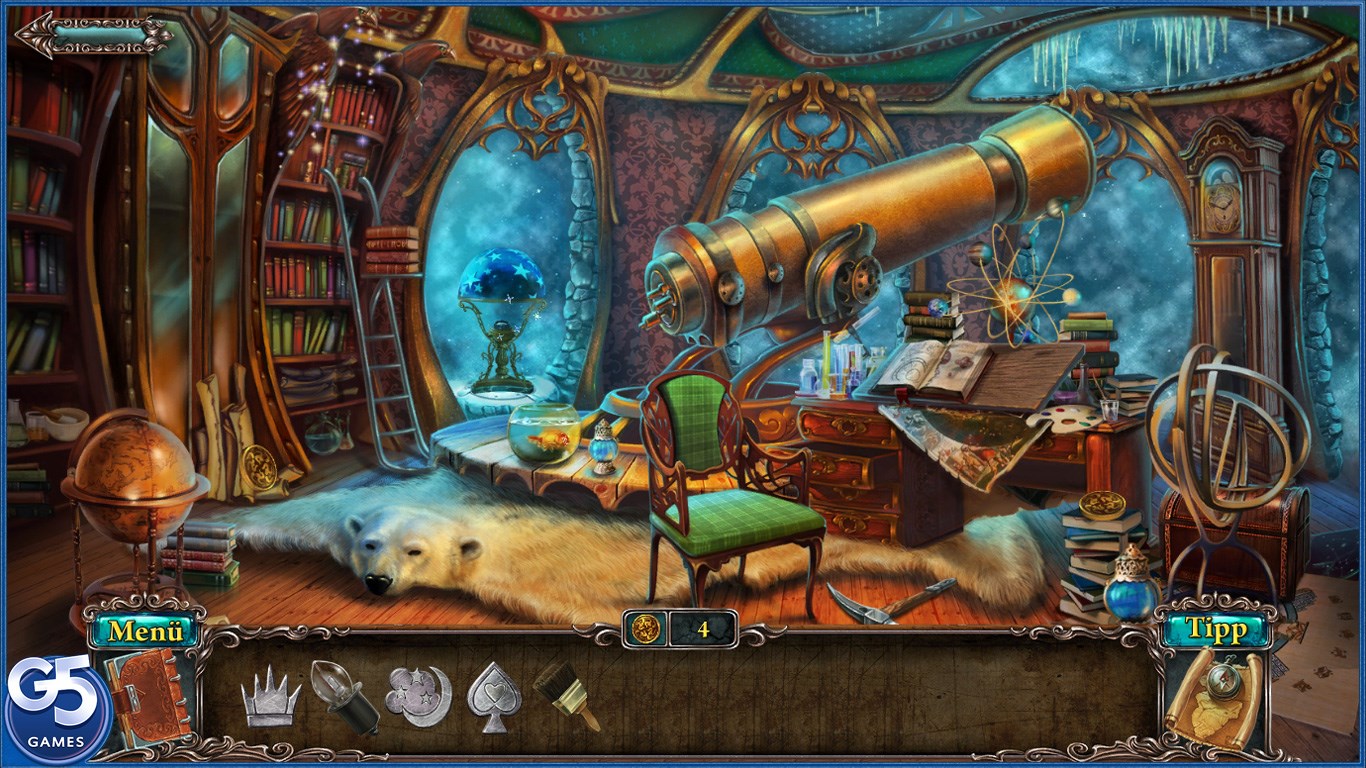Open the leather journal book
The width and height of the screenshot is (1366, 768).
pos(147,694)
